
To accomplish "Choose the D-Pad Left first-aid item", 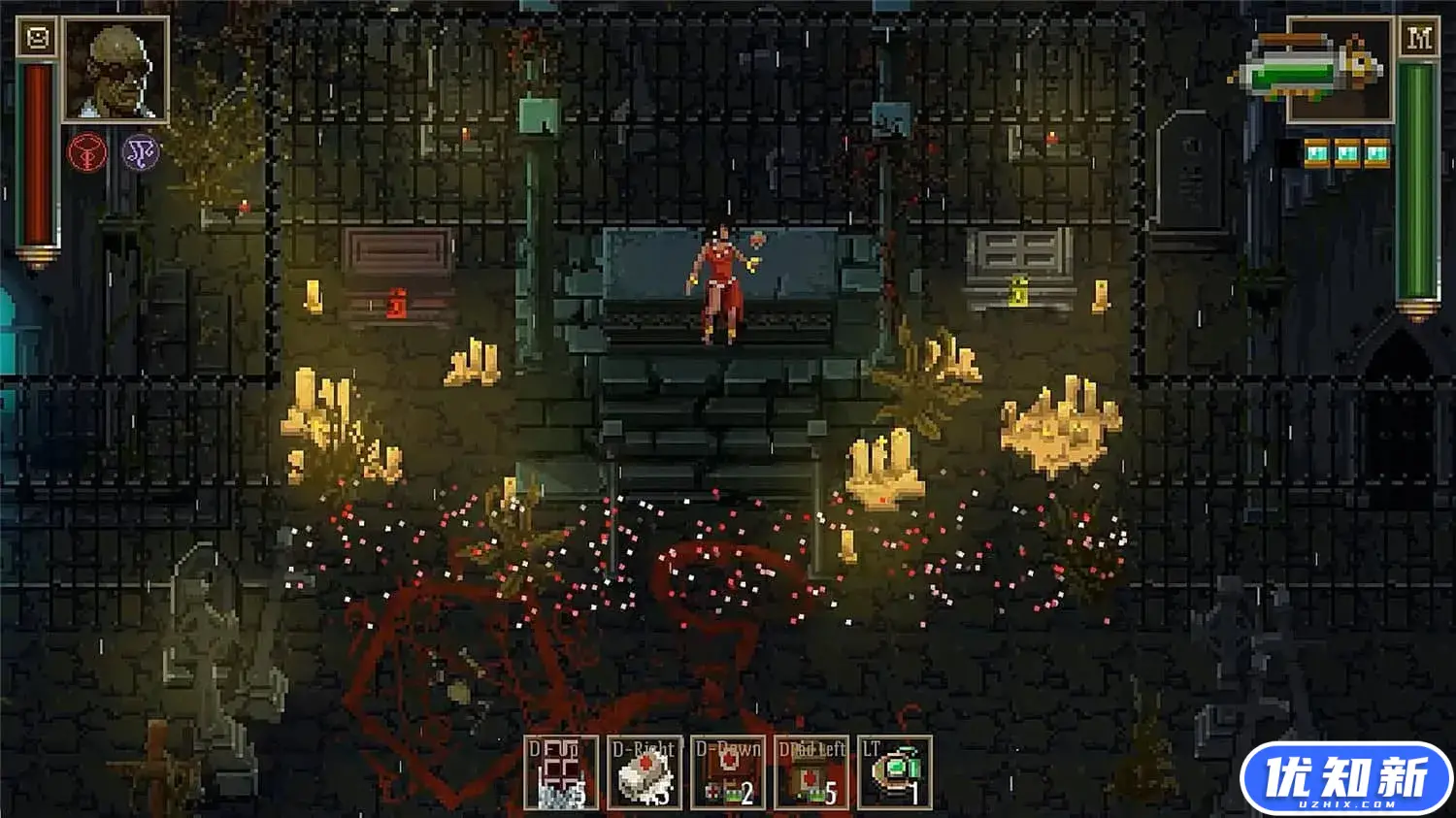I will (x=811, y=772).
